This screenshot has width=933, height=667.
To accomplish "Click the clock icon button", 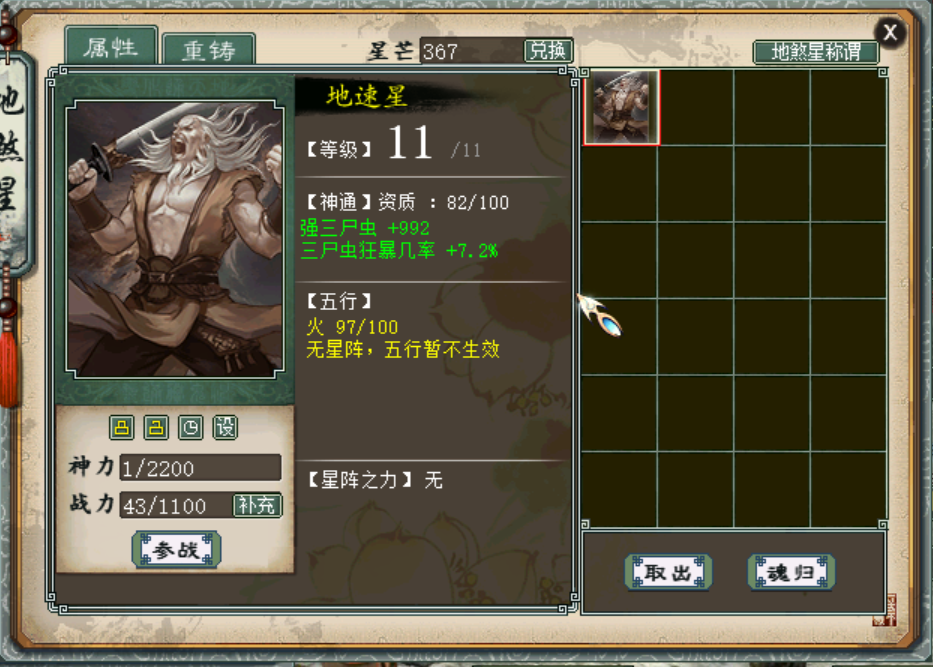I will 190,428.
